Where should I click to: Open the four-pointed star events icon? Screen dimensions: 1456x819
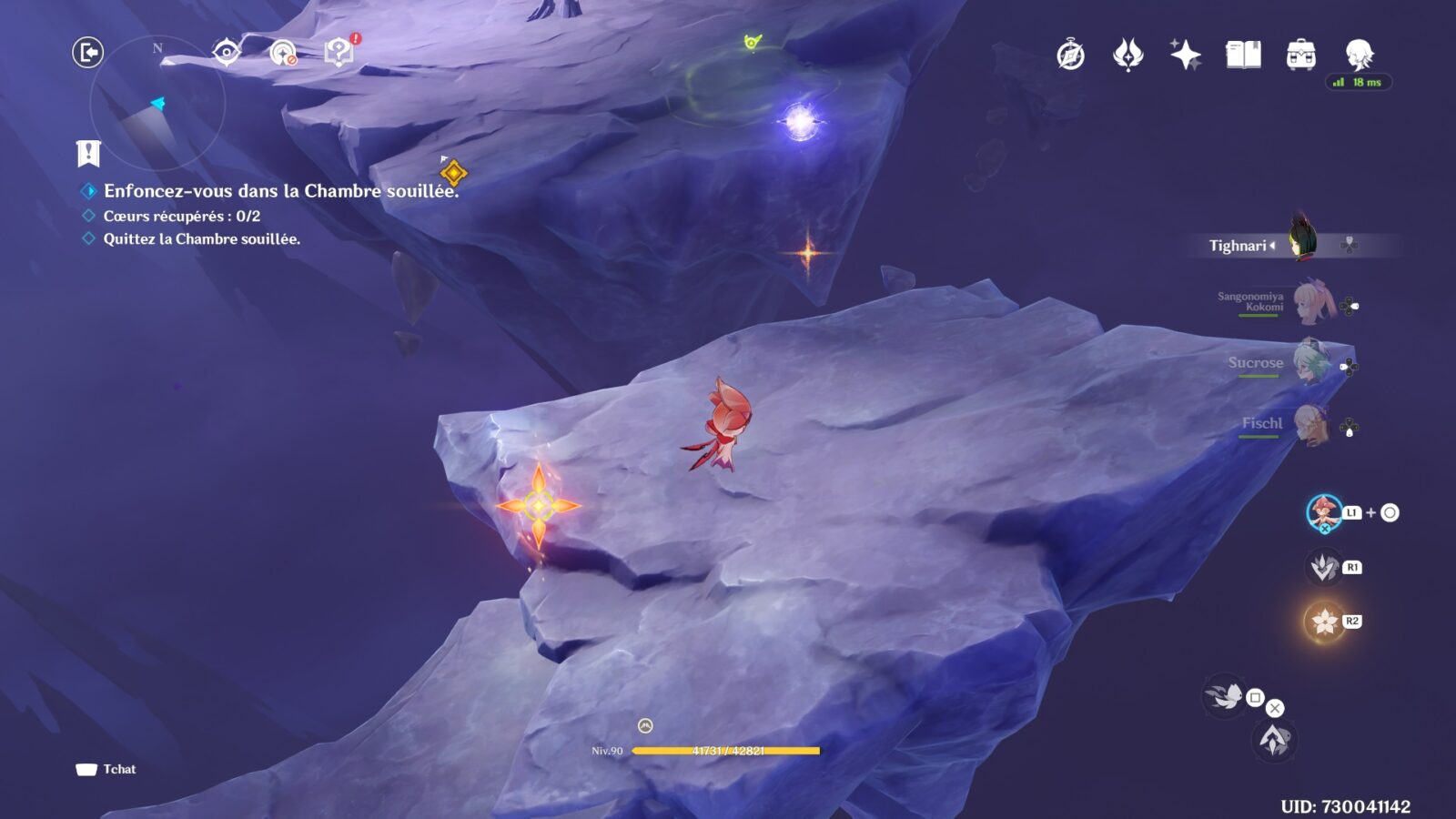pyautogui.click(x=1185, y=56)
